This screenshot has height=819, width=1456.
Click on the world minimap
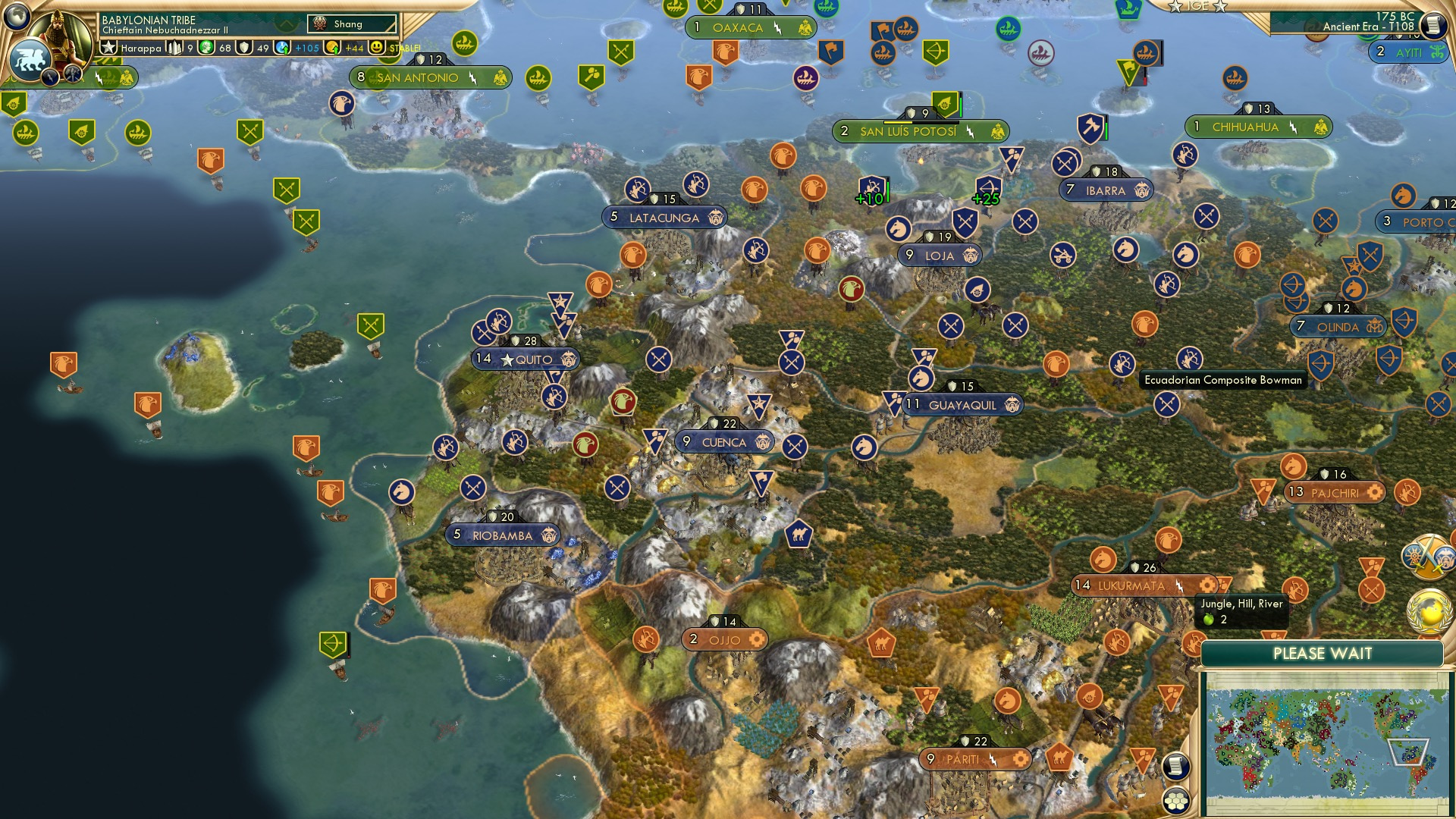(1326, 743)
